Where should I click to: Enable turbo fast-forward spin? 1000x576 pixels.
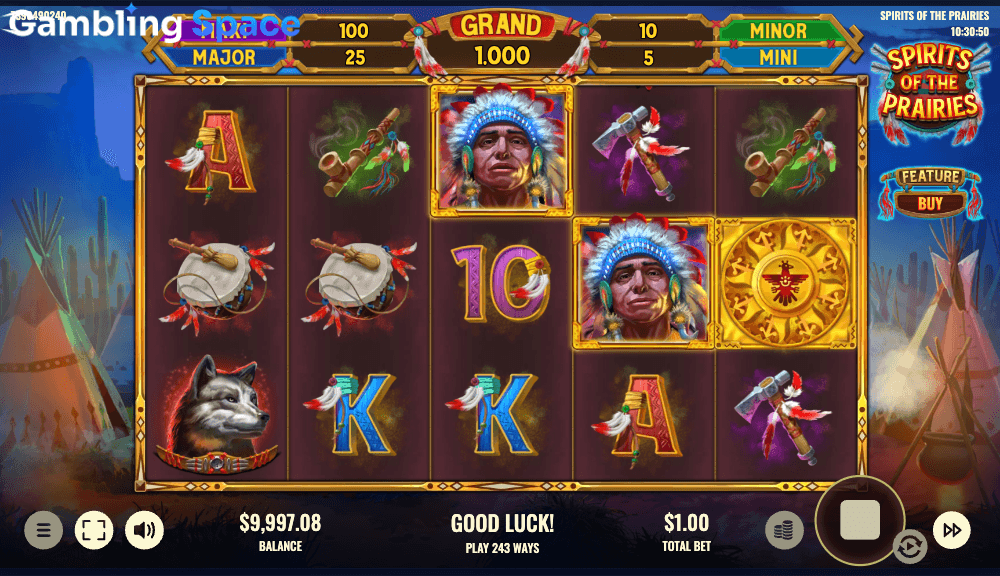951,530
